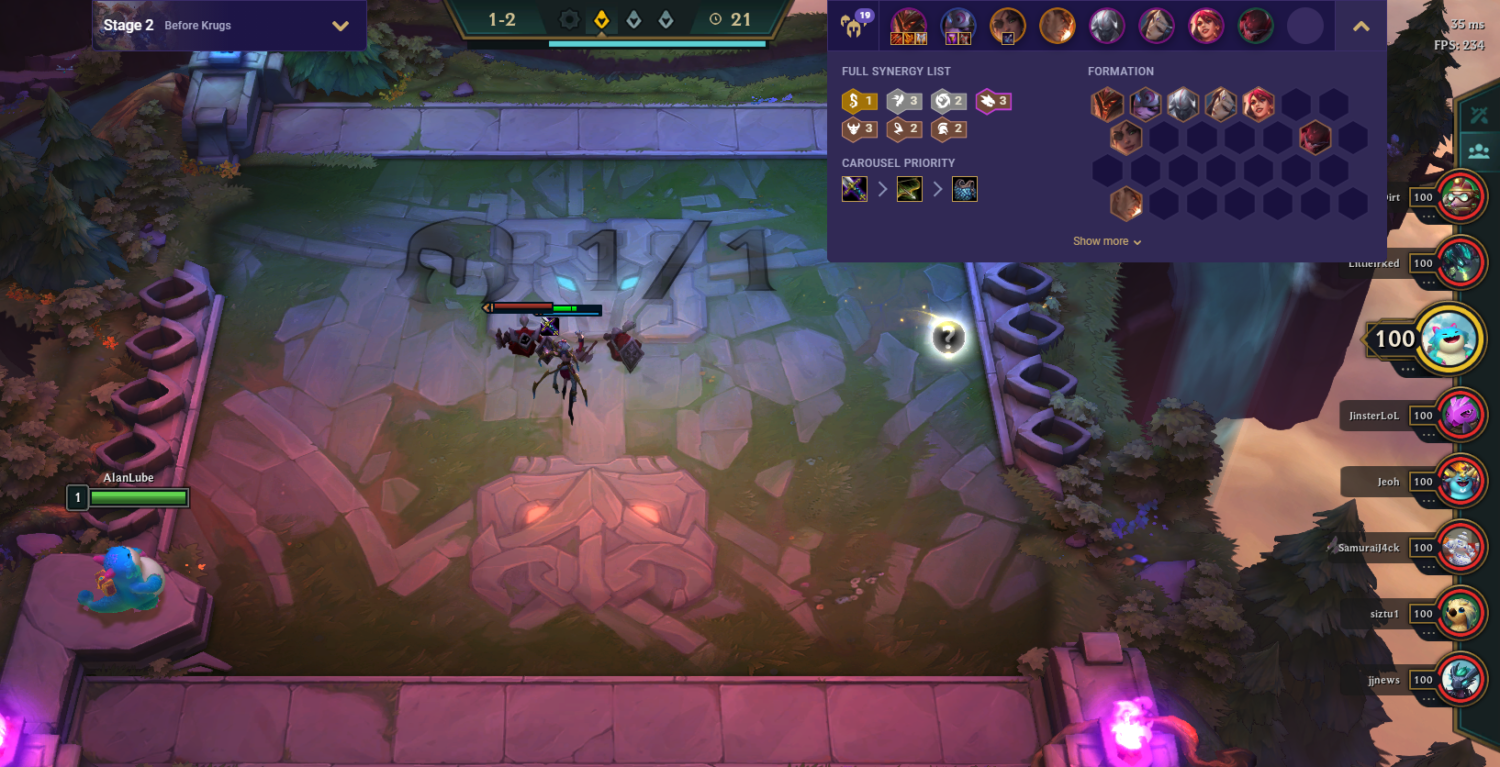Click the Recurve Bow carousel priority icon

tap(910, 189)
